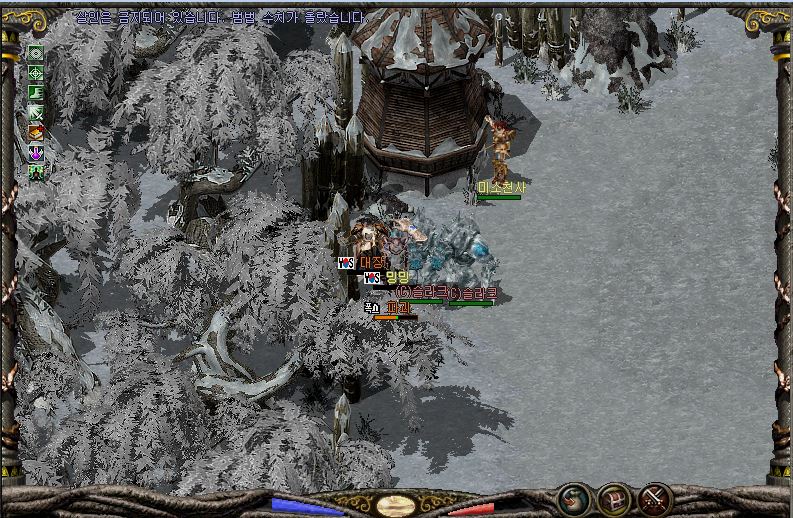Click the concentric circles buff icon

[36, 53]
